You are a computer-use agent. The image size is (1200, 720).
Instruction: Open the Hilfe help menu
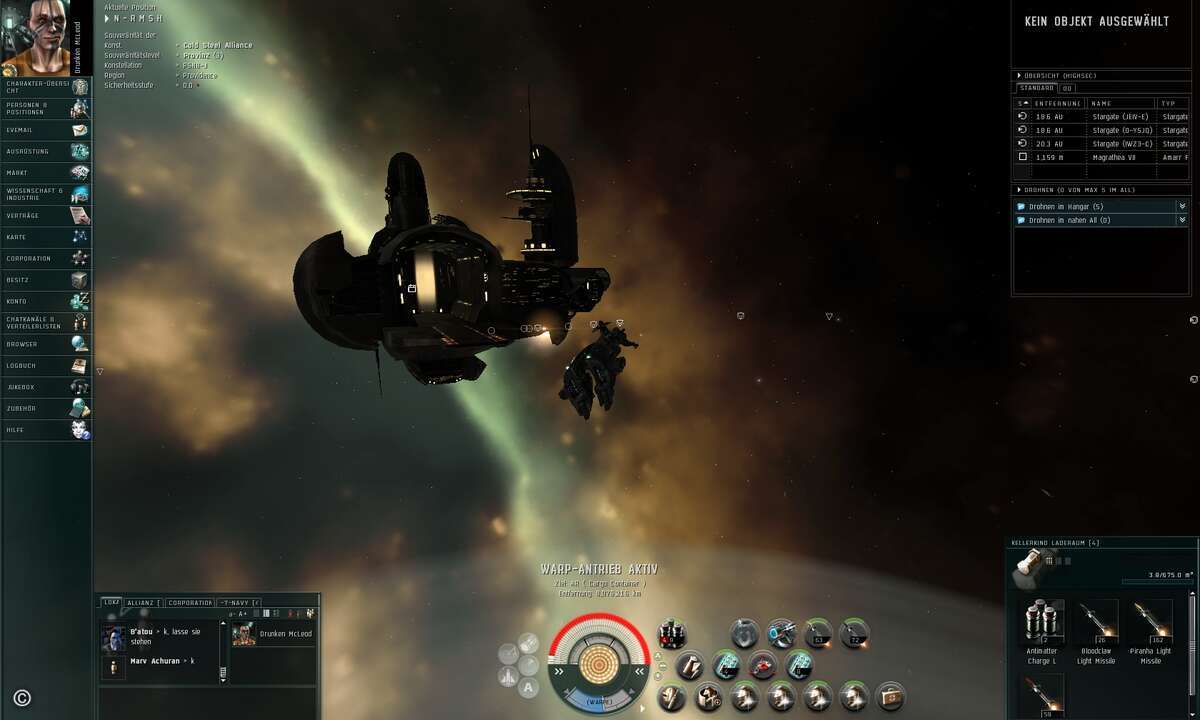coord(45,430)
